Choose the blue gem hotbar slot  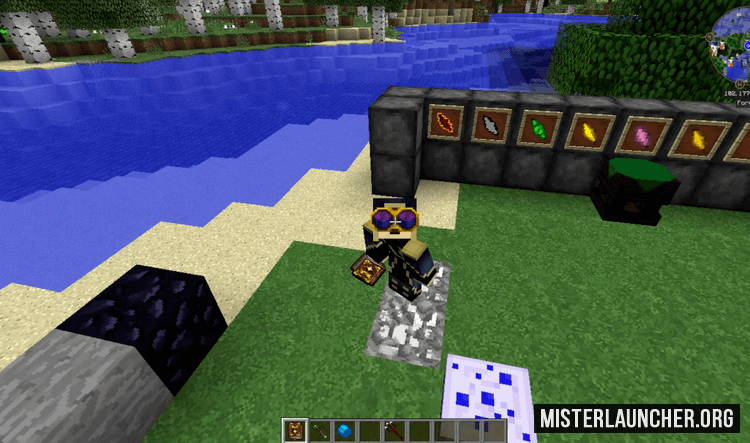pos(345,431)
